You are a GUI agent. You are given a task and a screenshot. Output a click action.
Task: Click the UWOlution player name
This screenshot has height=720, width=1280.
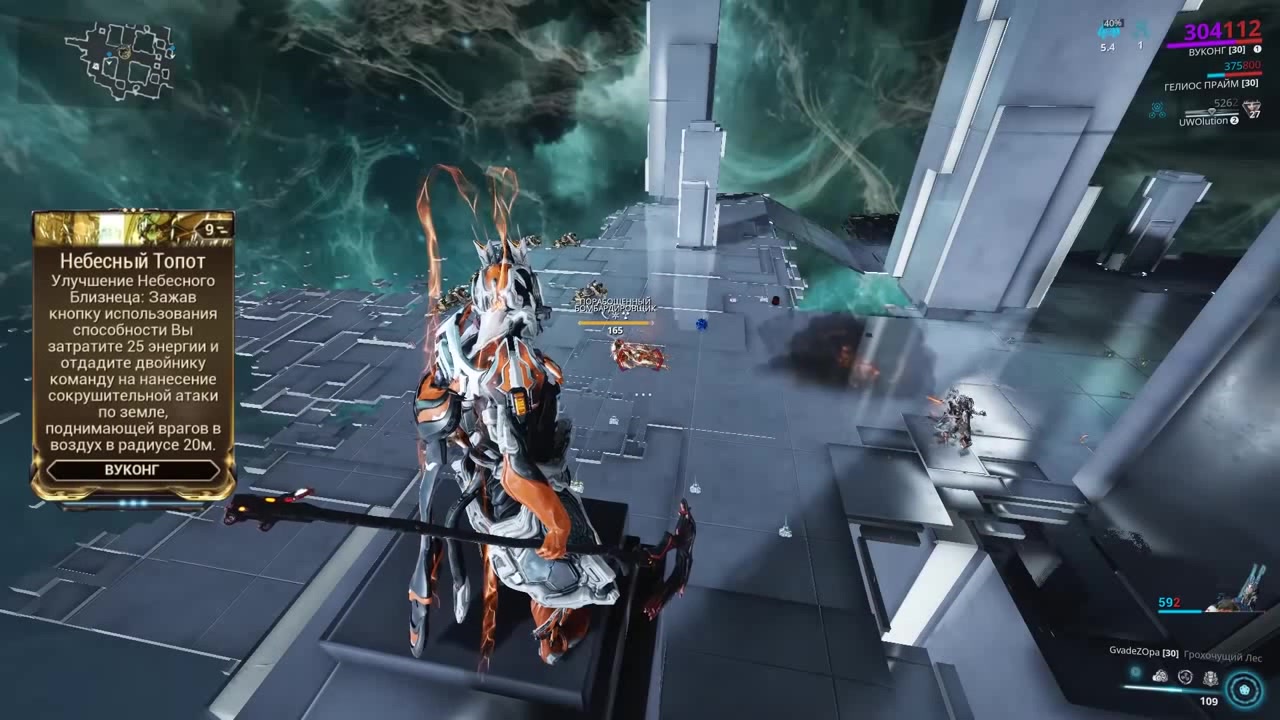(x=1202, y=121)
